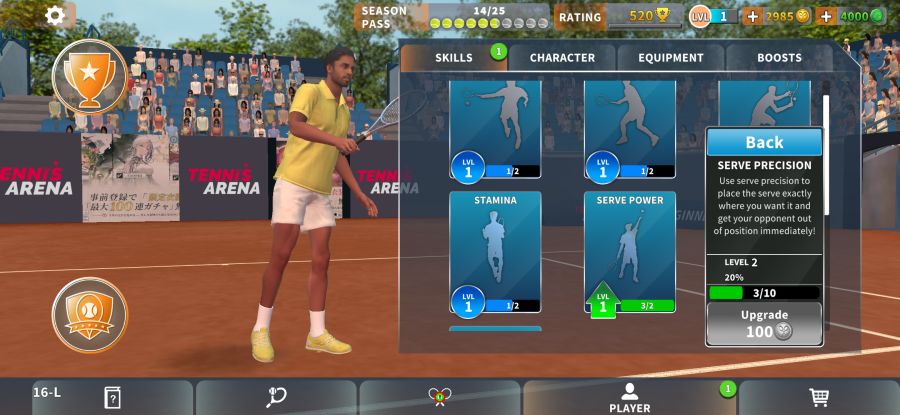Open the Character tab
Image resolution: width=900 pixels, height=415 pixels.
pyautogui.click(x=562, y=58)
